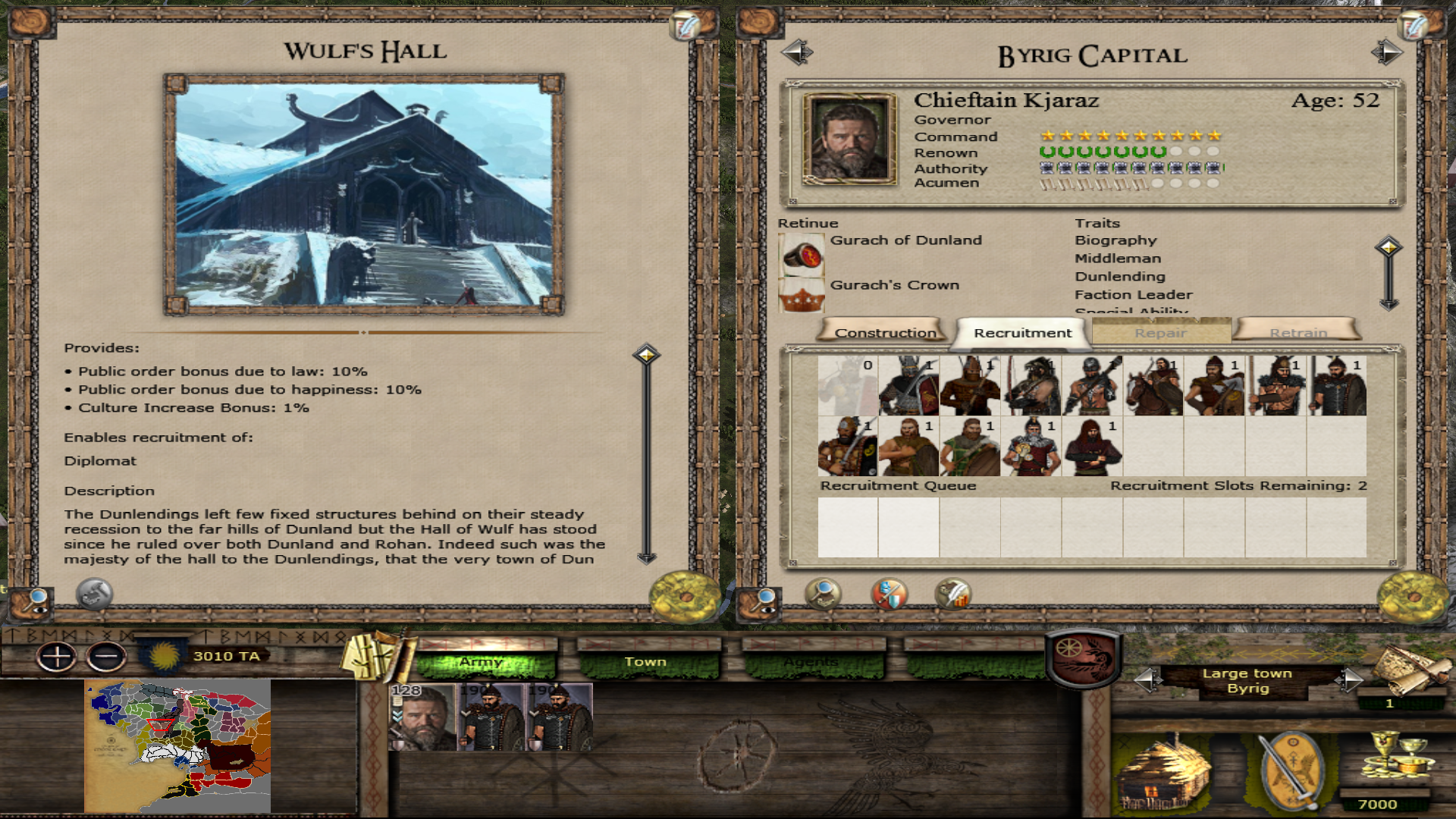Switch to the Construction tab
This screenshot has width=1456, height=819.
tap(884, 332)
